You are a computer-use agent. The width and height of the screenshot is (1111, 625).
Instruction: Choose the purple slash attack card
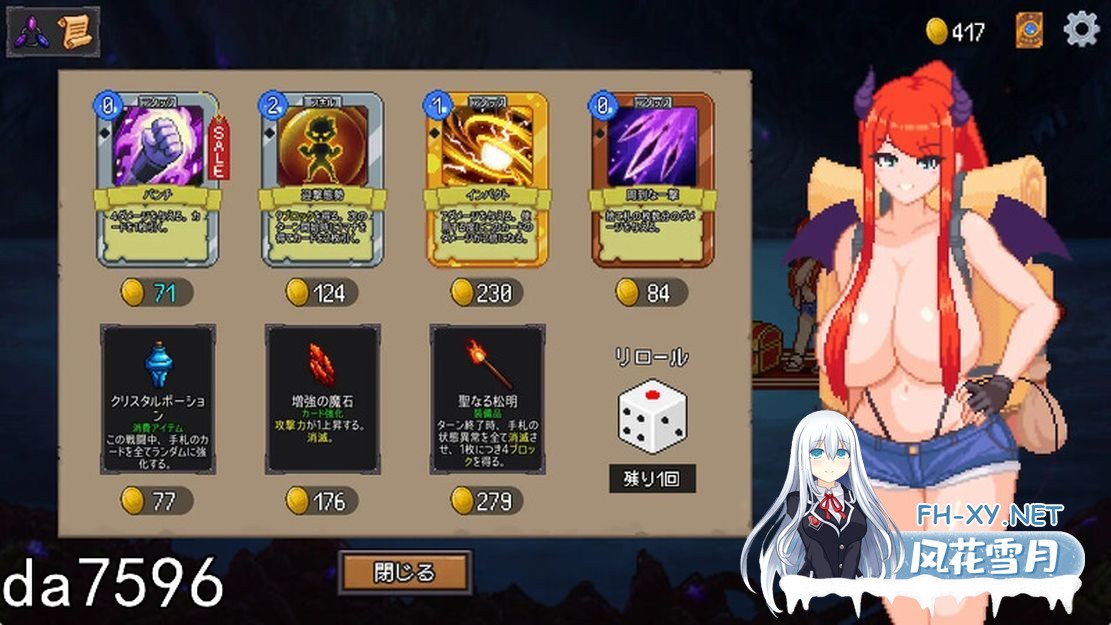[x=652, y=180]
